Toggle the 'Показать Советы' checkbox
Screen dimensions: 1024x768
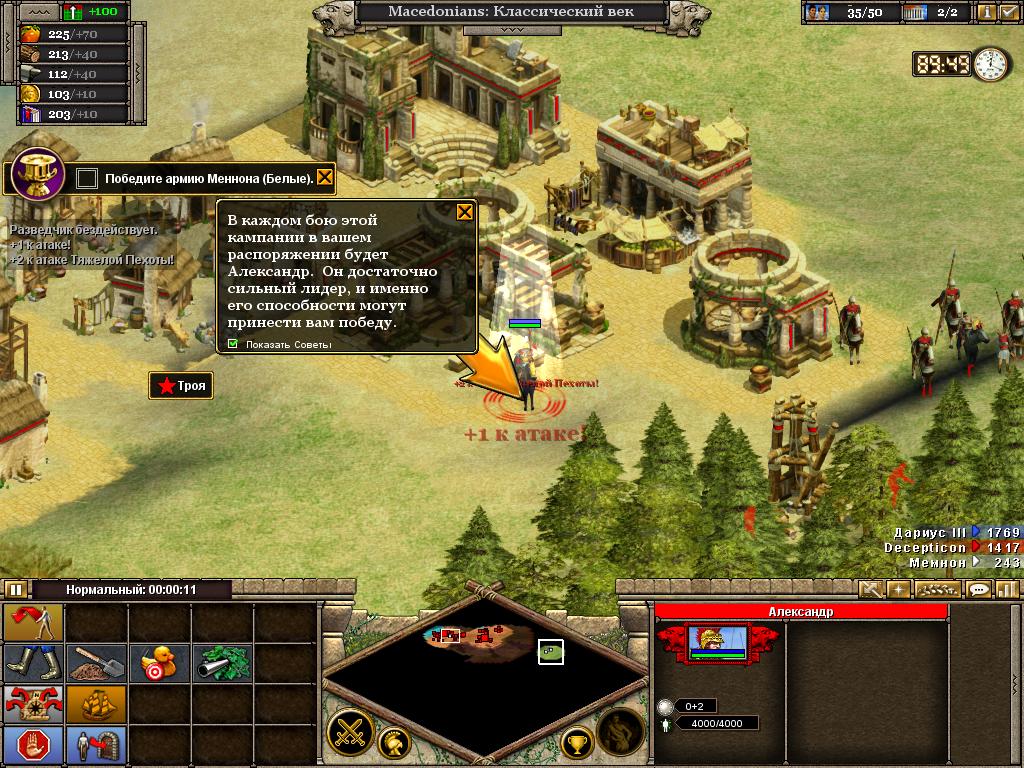point(233,345)
